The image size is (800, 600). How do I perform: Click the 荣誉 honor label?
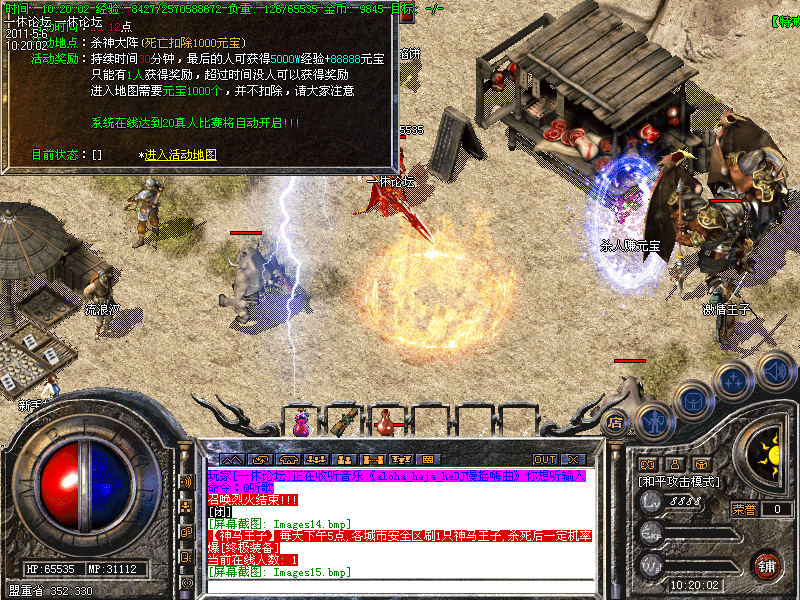coord(744,509)
